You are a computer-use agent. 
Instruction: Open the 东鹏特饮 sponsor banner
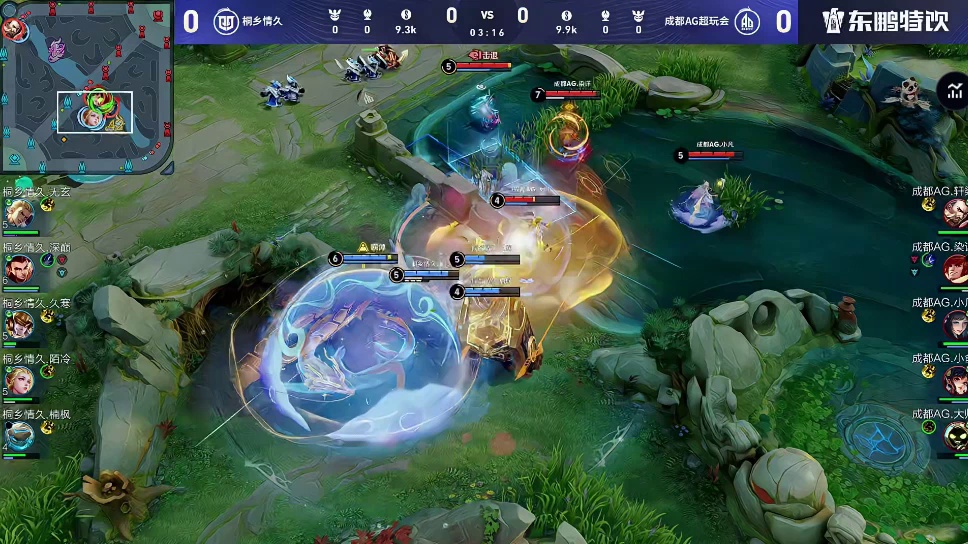pyautogui.click(x=884, y=21)
